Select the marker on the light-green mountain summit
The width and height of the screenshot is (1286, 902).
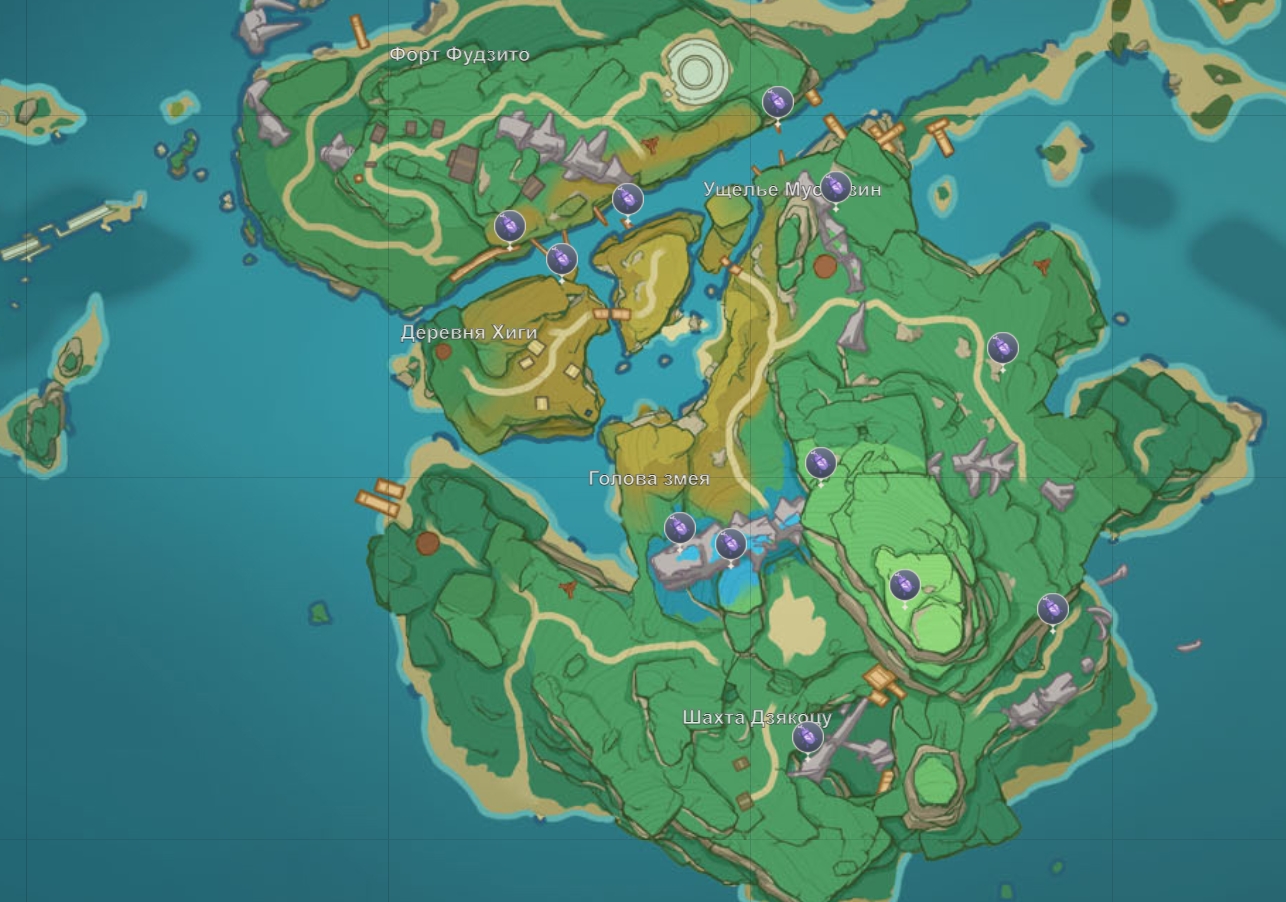coord(905,585)
